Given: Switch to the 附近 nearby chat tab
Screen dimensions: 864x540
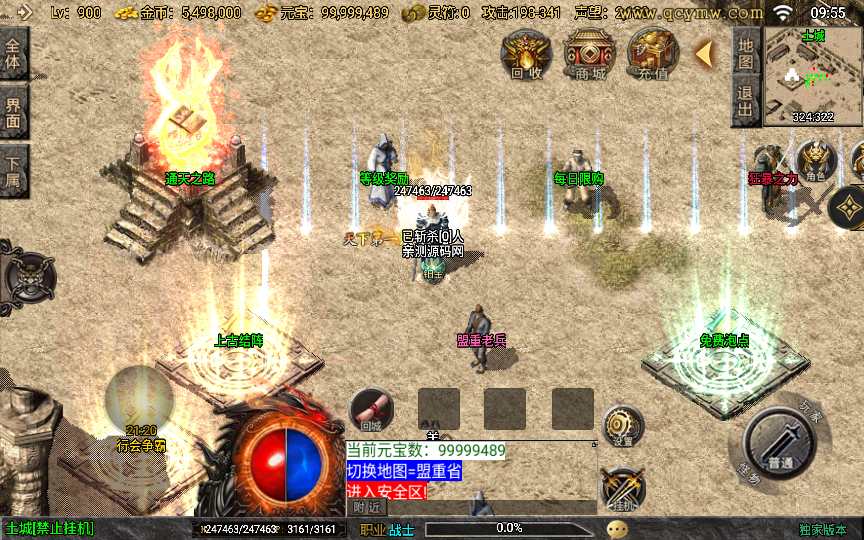Looking at the screenshot, I should pos(367,507).
